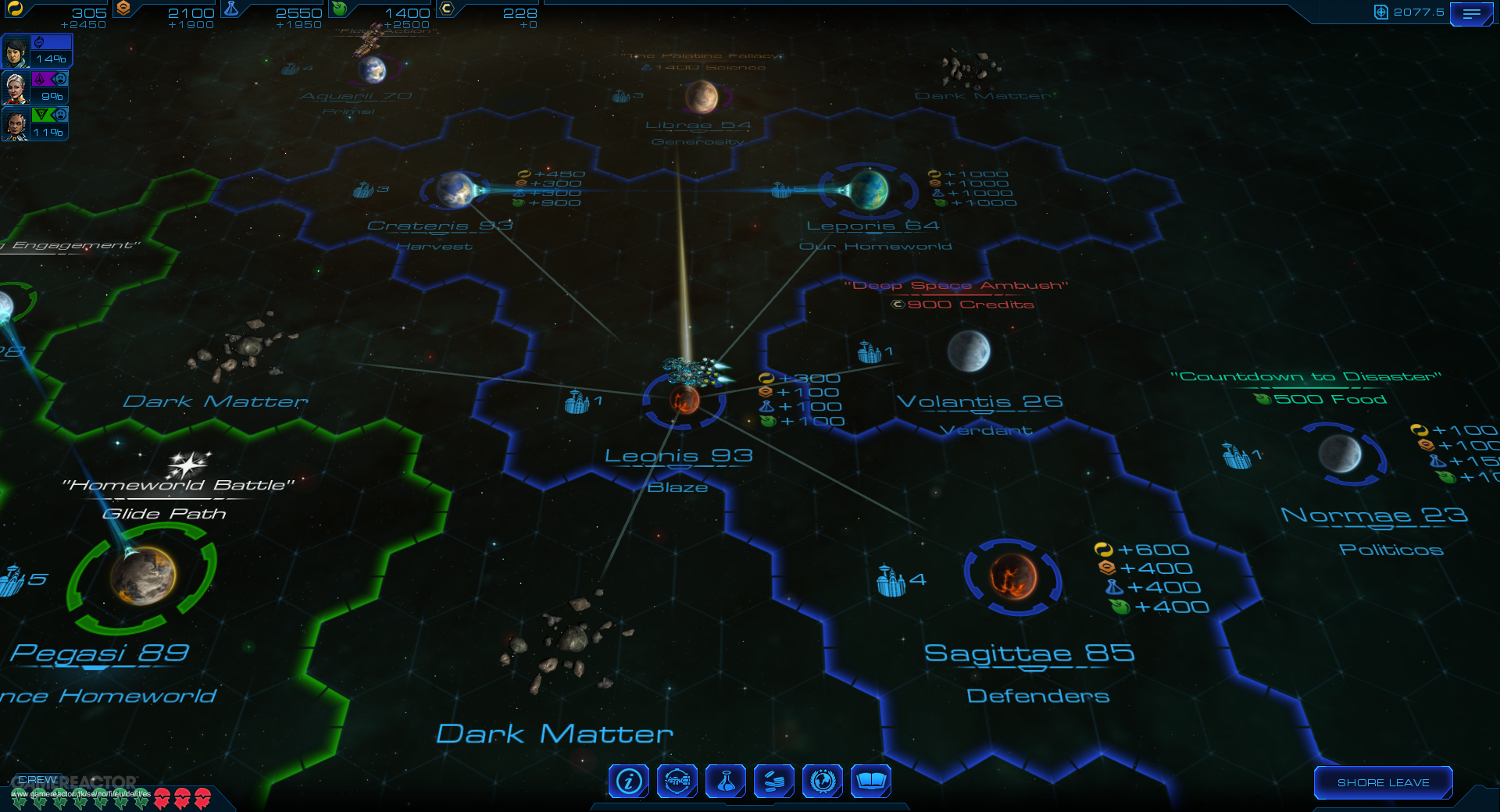Open the Civilopedia book icon

click(873, 781)
